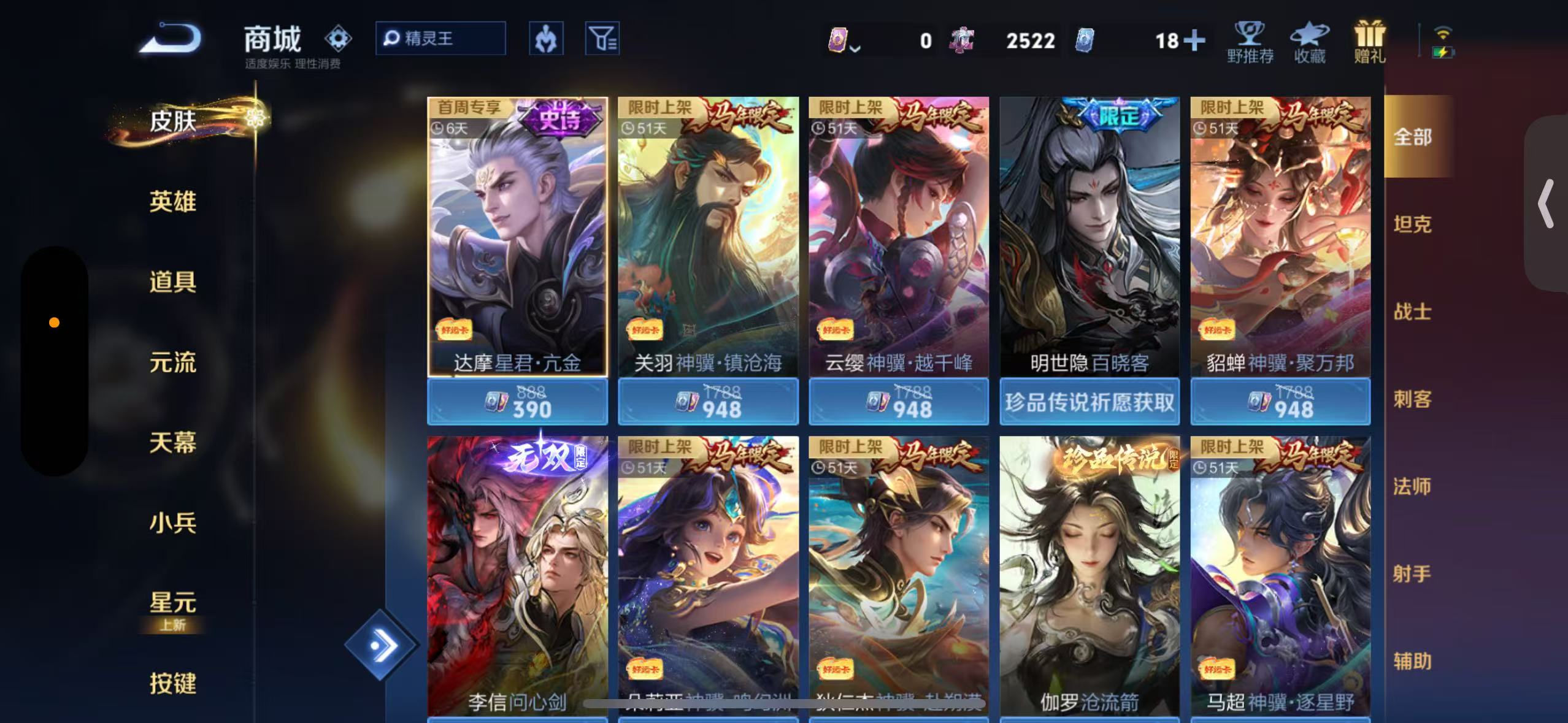Buy 达摩 星君·亢金 for 390
1568x723 pixels.
517,402
